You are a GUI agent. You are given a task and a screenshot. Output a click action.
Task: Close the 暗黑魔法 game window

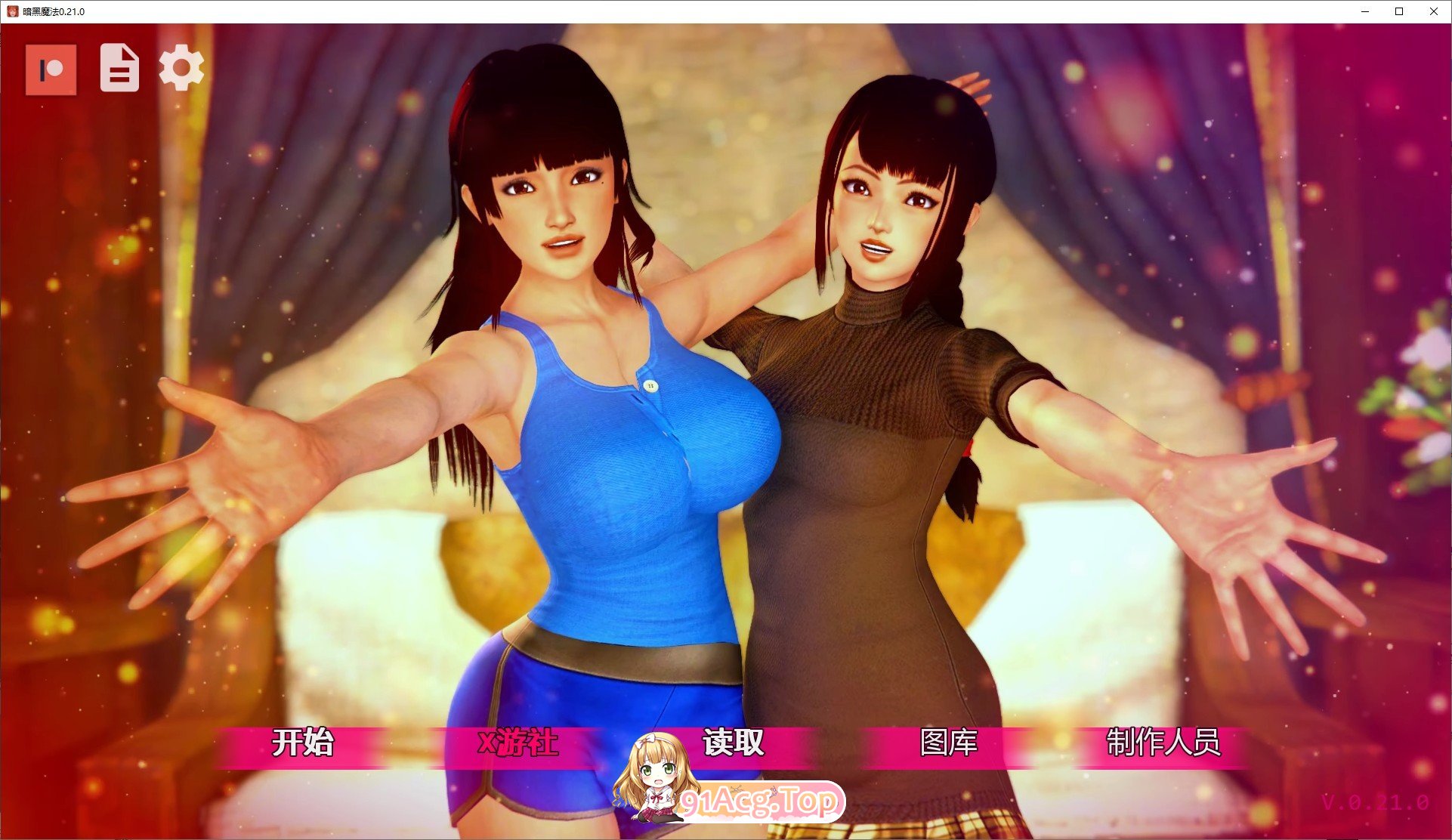1434,11
